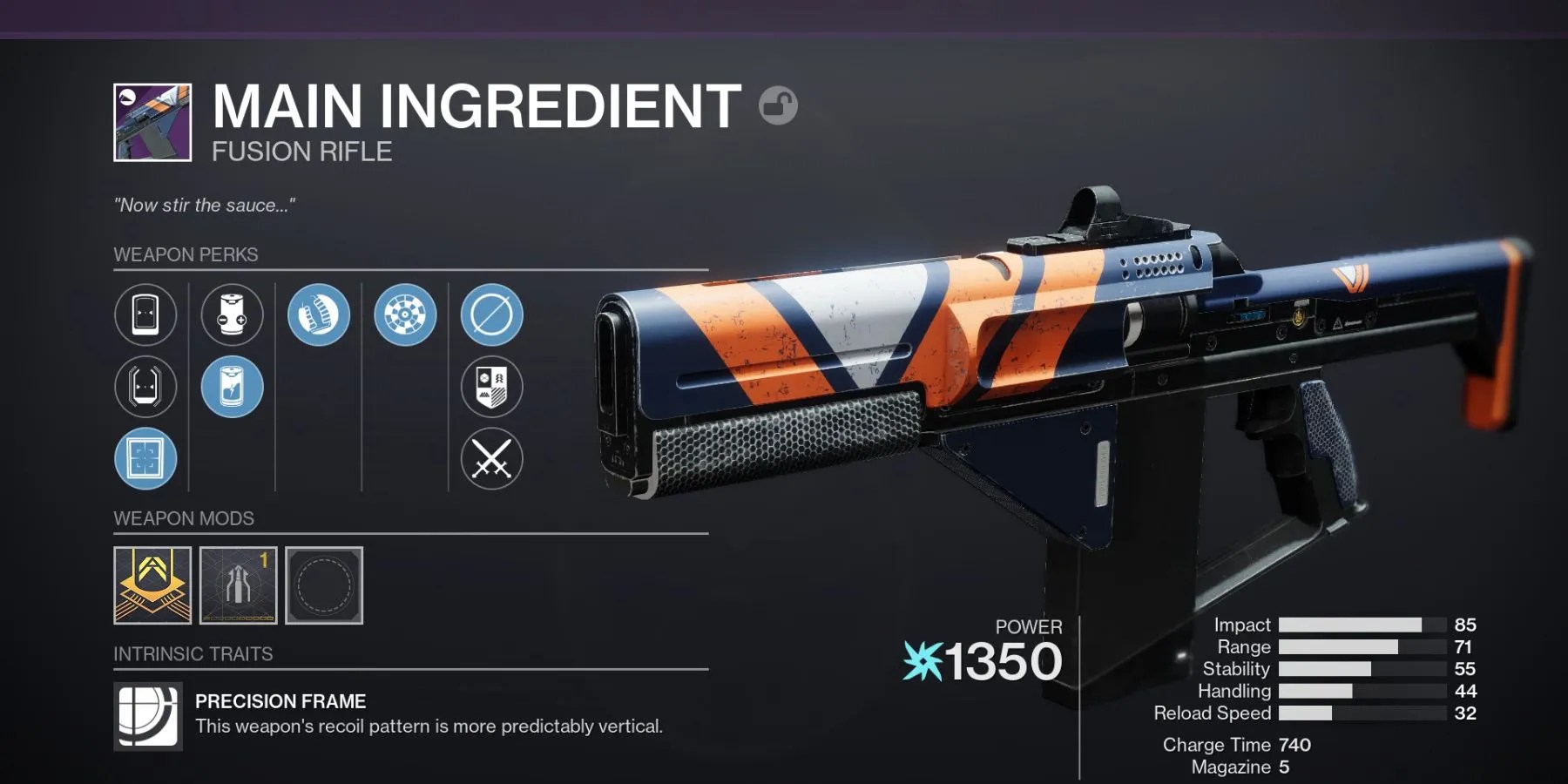Toggle the weapon lock beside the title
This screenshot has height=784, width=1568.
[x=779, y=104]
